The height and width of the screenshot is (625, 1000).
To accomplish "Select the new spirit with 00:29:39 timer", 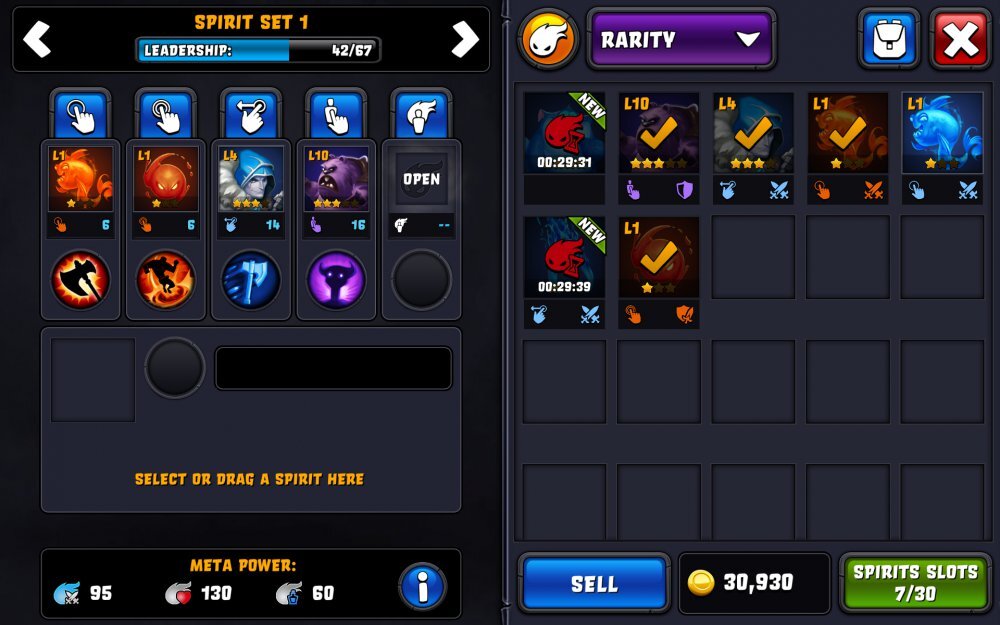I will [x=564, y=257].
